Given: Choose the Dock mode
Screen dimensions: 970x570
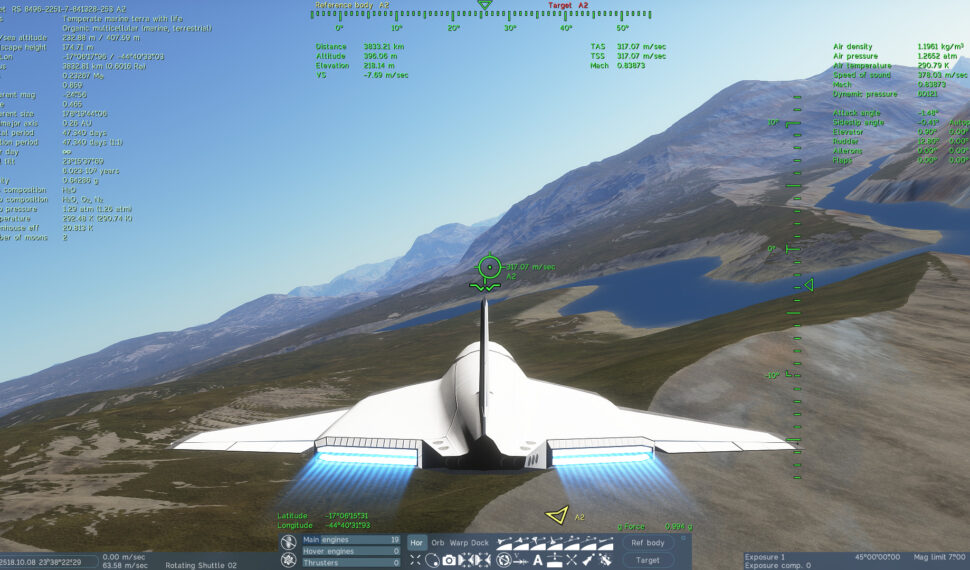Looking at the screenshot, I should (x=481, y=543).
